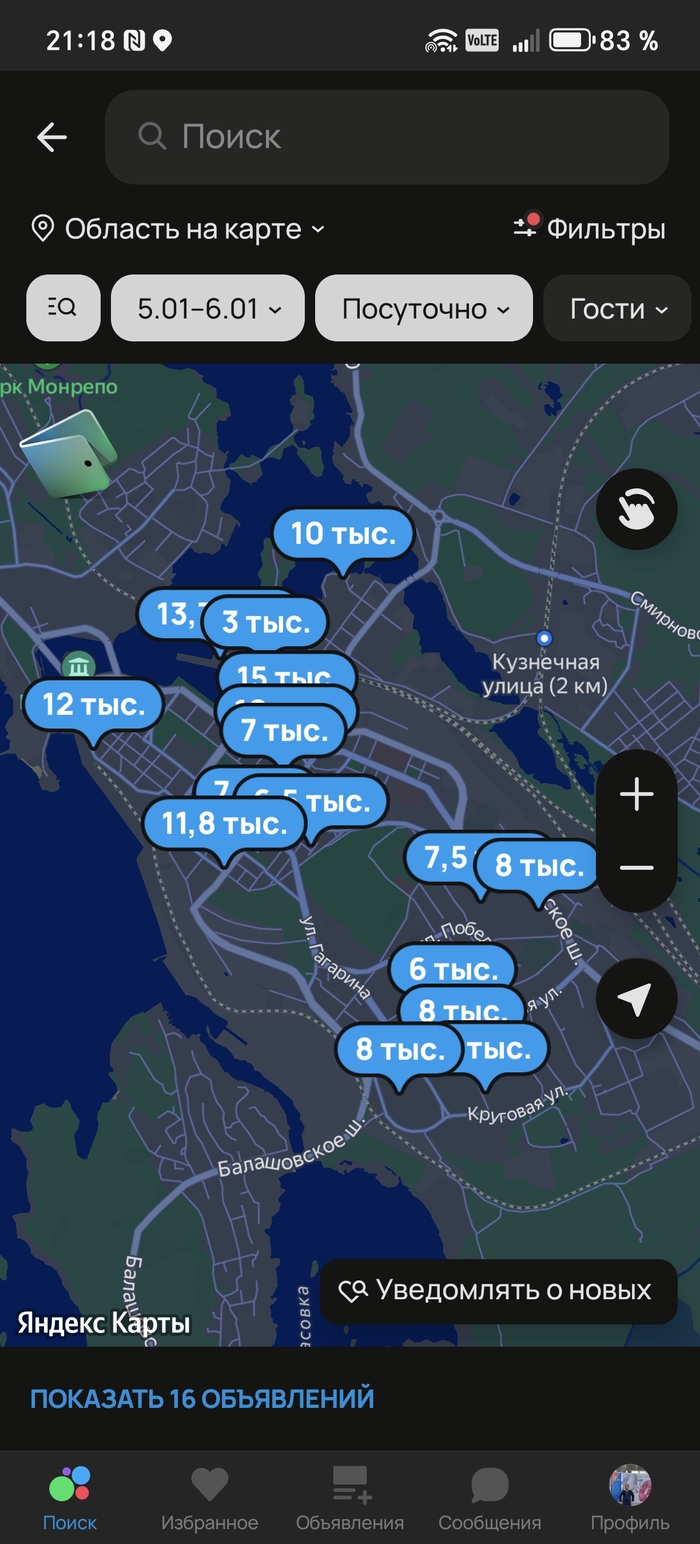Show the 16 listings (Показать 16 объявлений)
The height and width of the screenshot is (1544, 700).
coord(202,1398)
